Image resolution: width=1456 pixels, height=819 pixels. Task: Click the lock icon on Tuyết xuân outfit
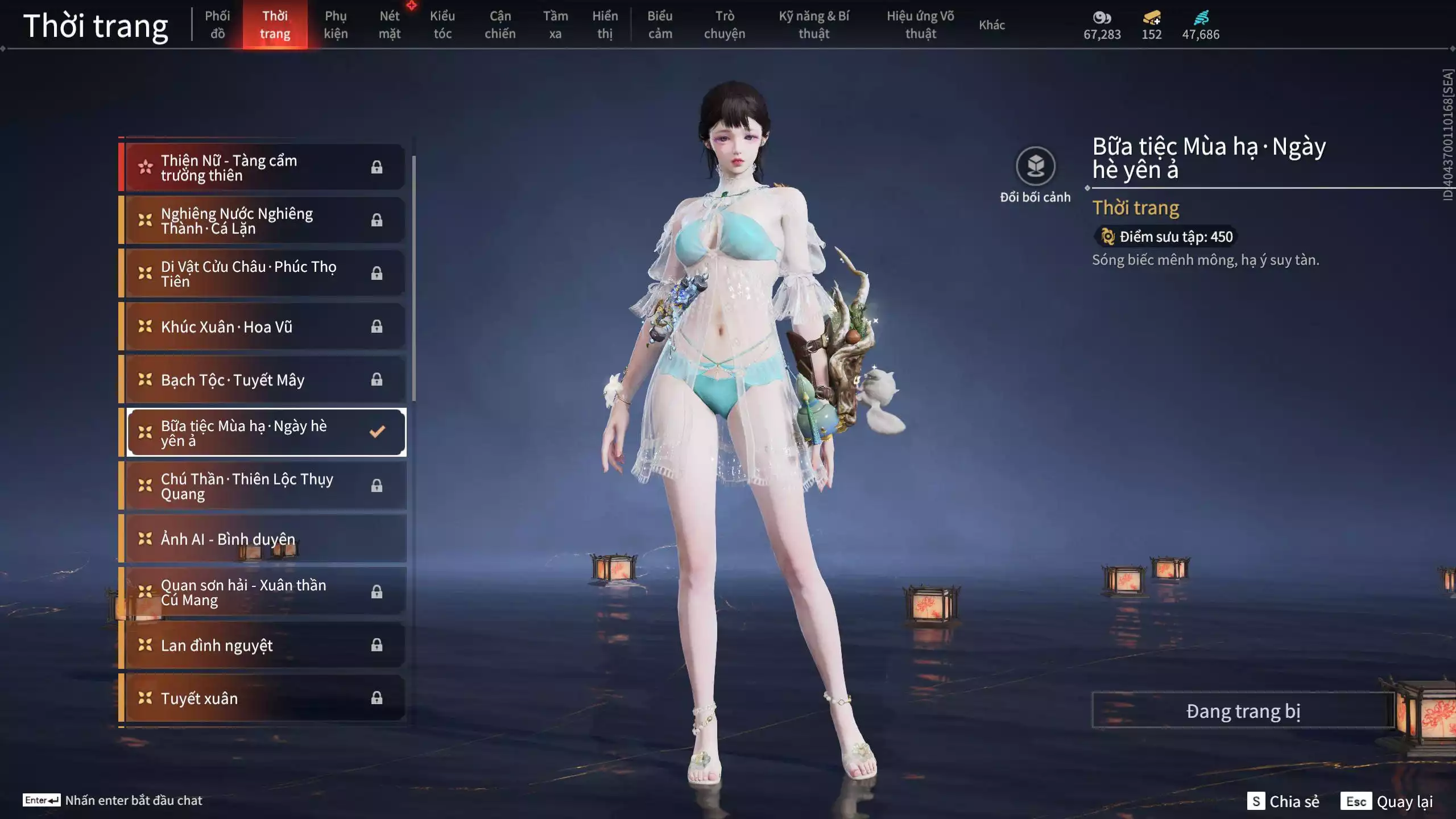[377, 698]
